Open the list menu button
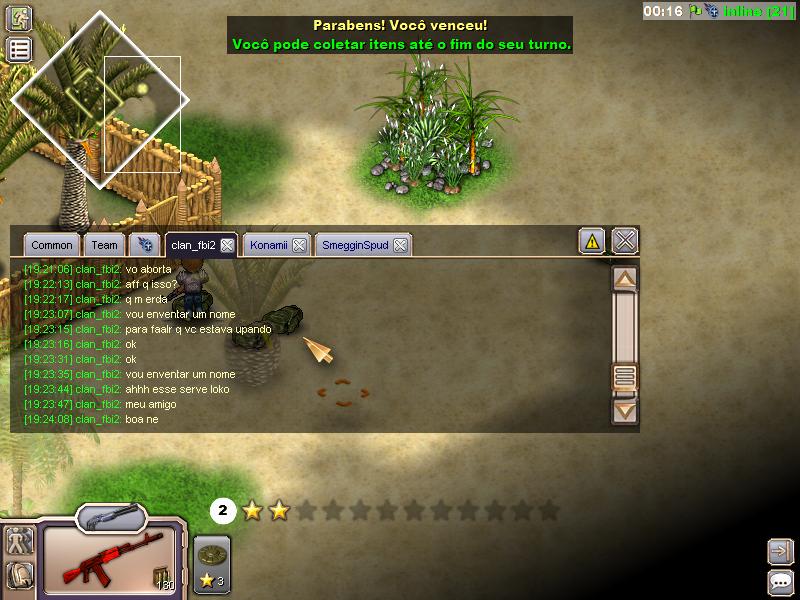The image size is (800, 600). (x=19, y=50)
